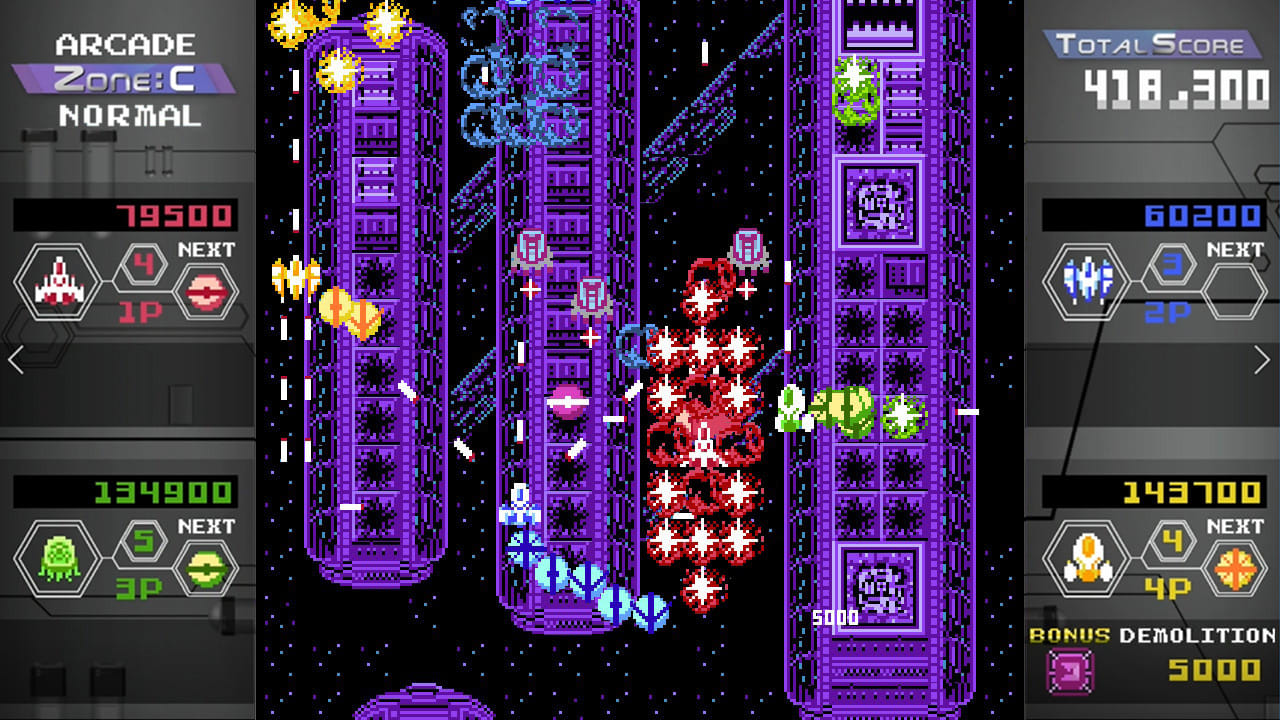Select the 2P blue ship icon
Screen dimensions: 1280x720
(x=1086, y=281)
